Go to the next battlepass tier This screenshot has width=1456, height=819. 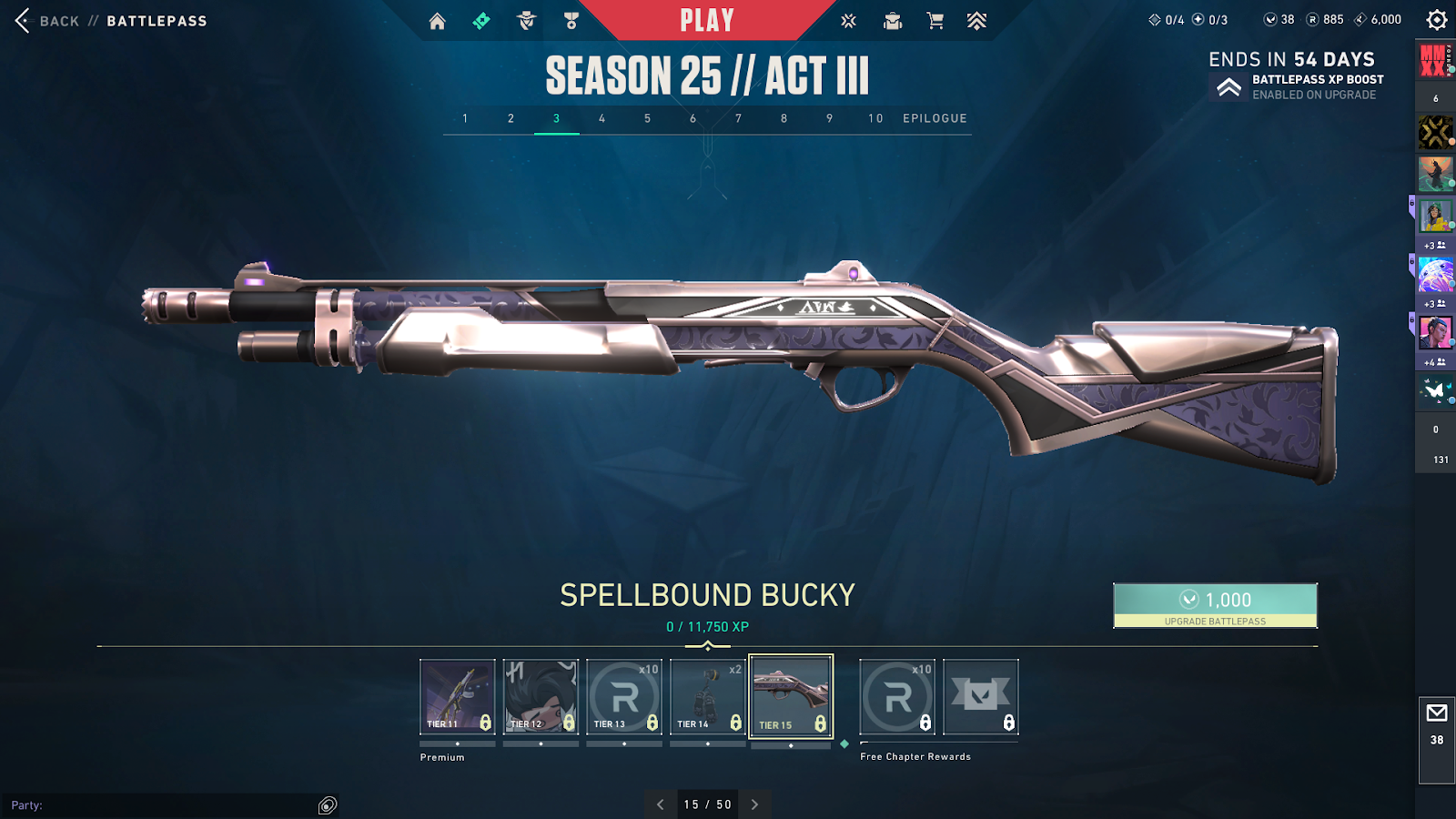754,804
